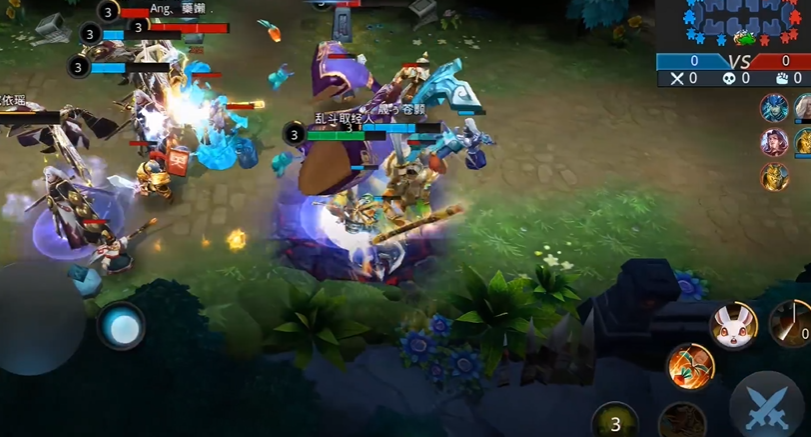The width and height of the screenshot is (811, 437).
Task: Use the flaming carrot ability
Action: [690, 366]
